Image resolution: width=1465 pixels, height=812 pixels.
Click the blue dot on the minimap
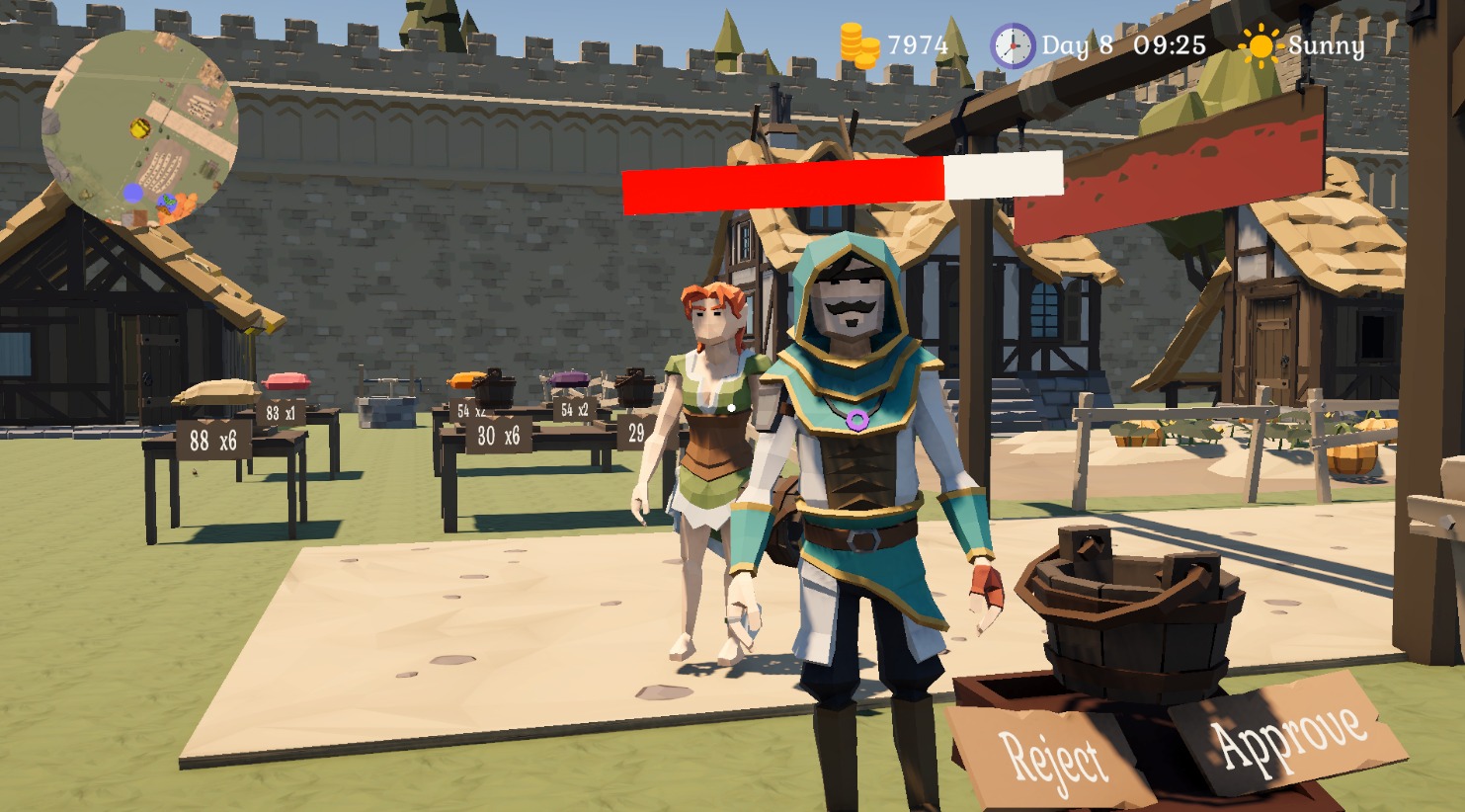tap(134, 194)
